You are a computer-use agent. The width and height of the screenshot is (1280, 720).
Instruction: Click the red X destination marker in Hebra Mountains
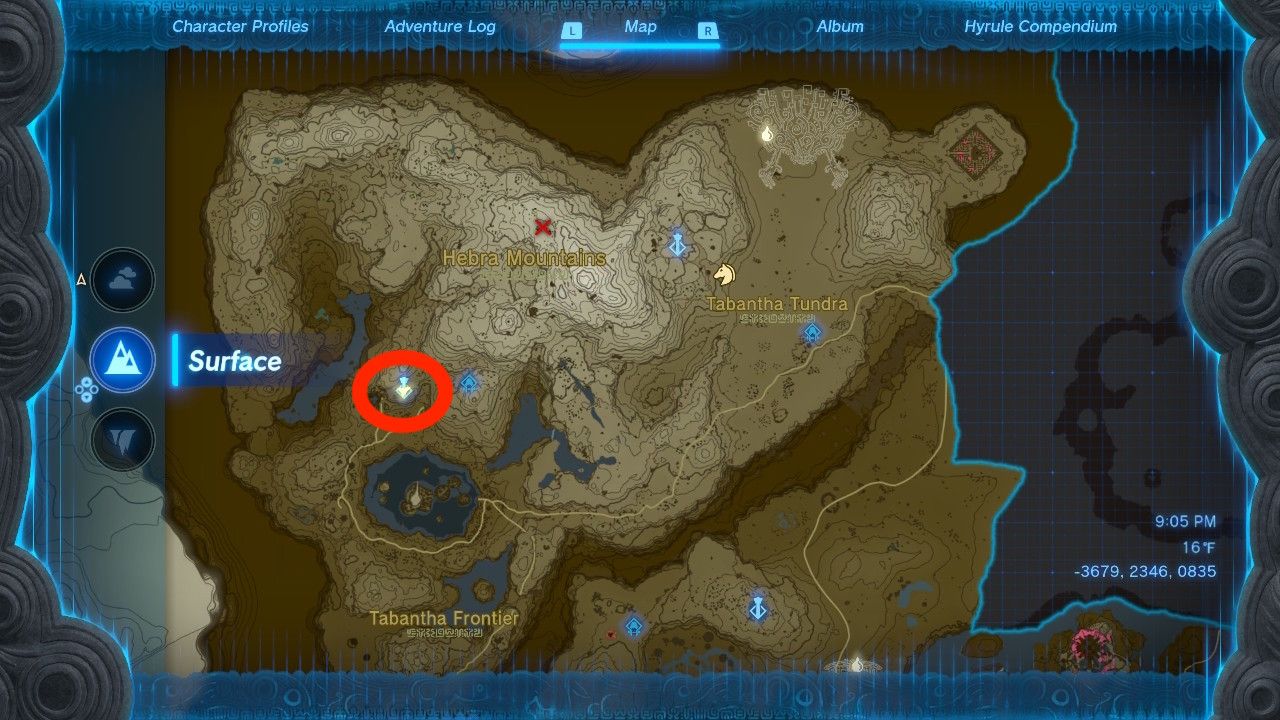point(542,227)
